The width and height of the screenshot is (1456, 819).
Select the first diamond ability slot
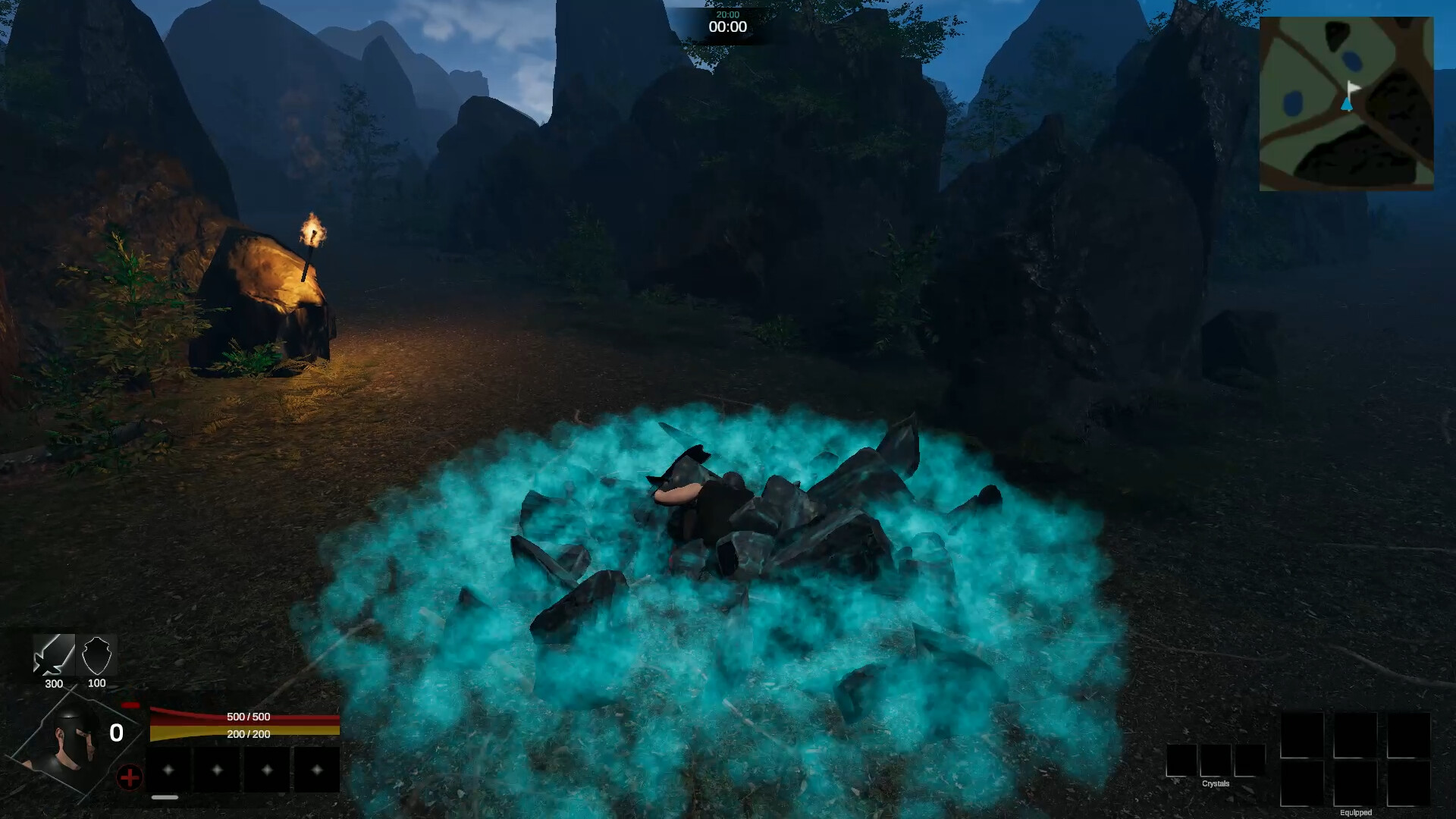point(168,770)
